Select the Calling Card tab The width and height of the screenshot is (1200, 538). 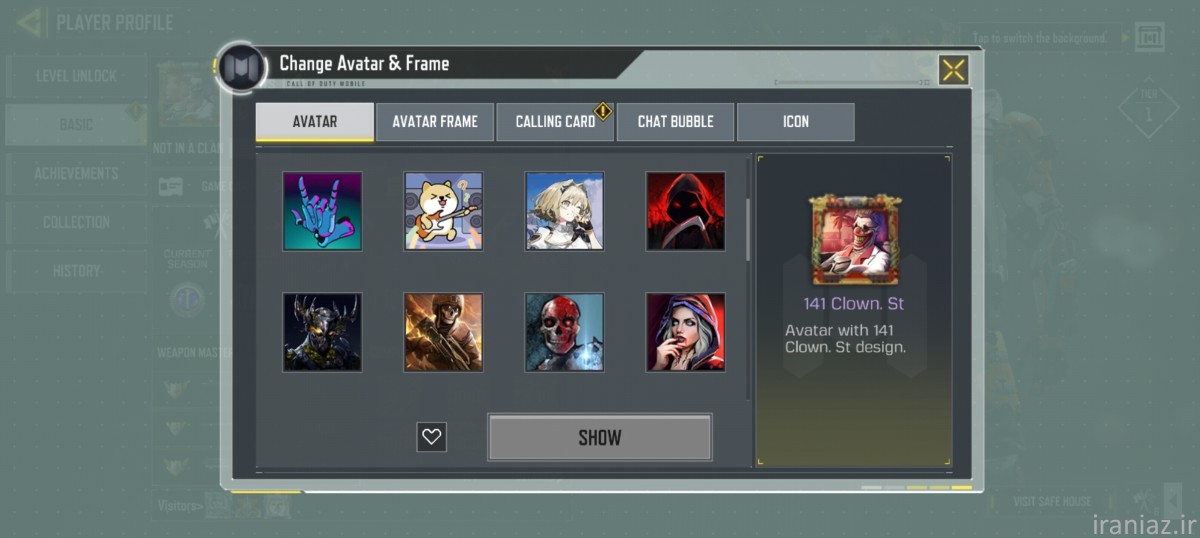[555, 122]
